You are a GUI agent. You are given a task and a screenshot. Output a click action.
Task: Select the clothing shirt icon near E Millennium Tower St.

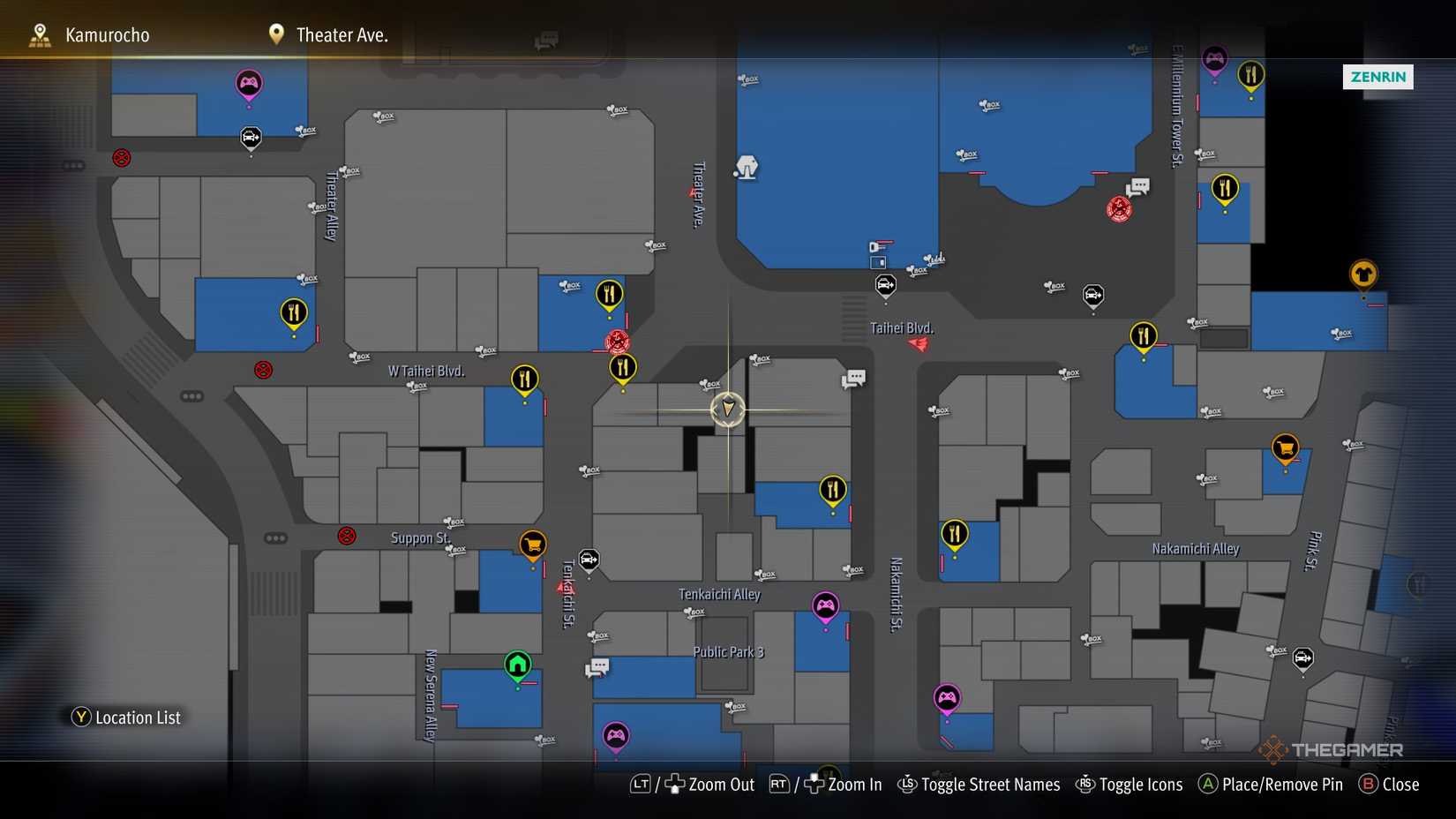pos(1362,274)
